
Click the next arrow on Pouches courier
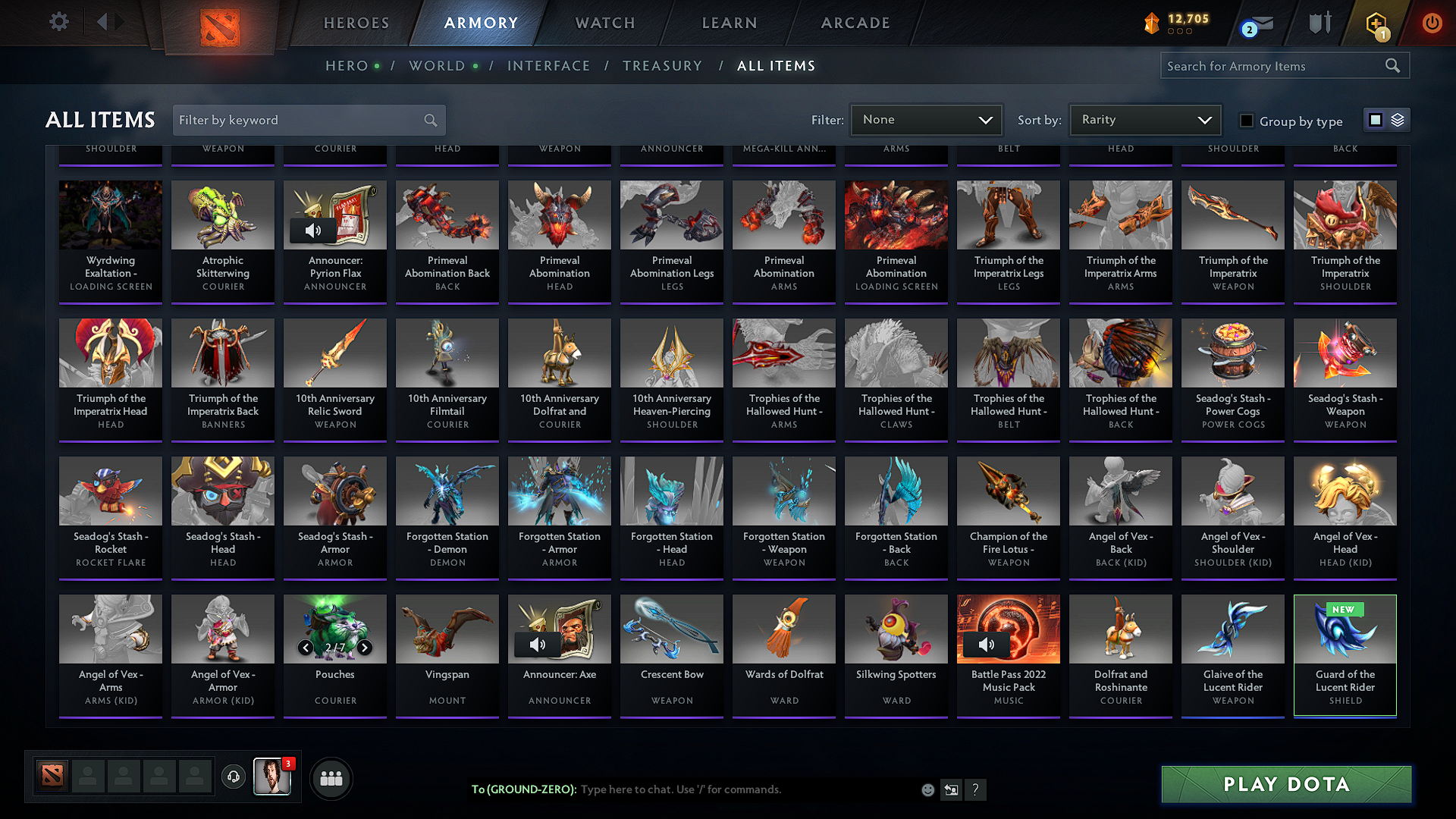(x=365, y=648)
